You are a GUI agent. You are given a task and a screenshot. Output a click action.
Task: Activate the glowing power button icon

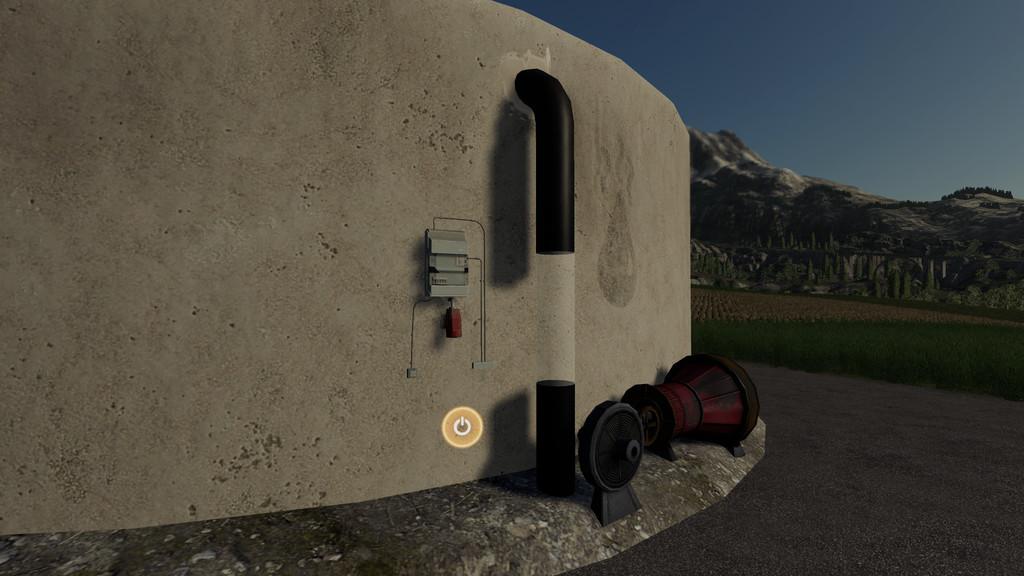[x=462, y=427]
